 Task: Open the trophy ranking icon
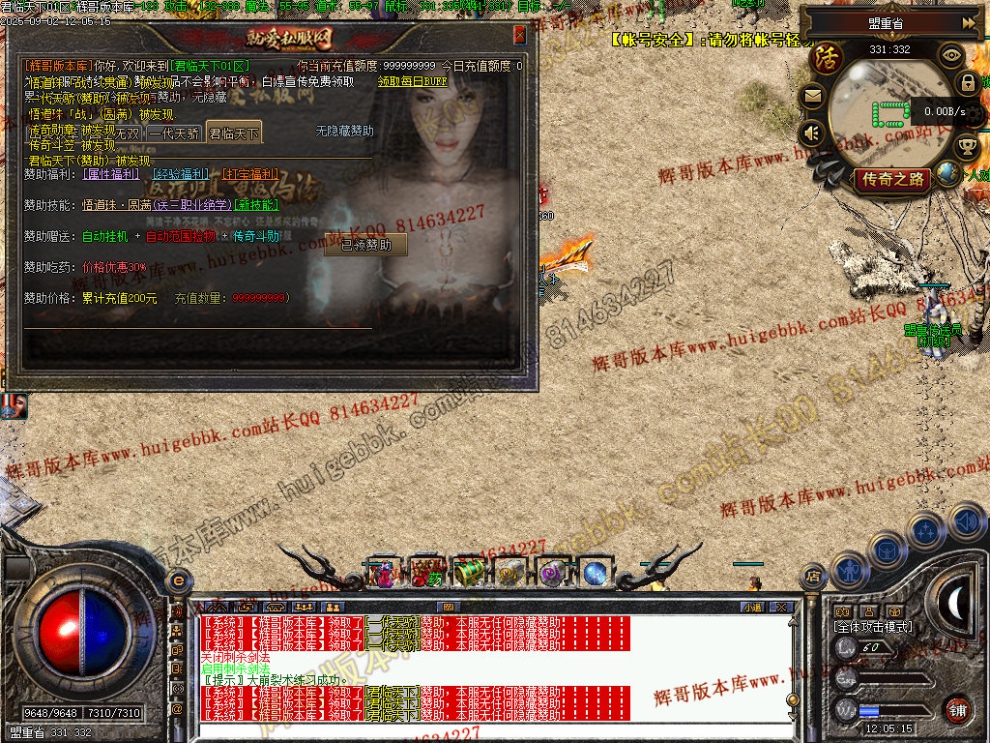[967, 146]
